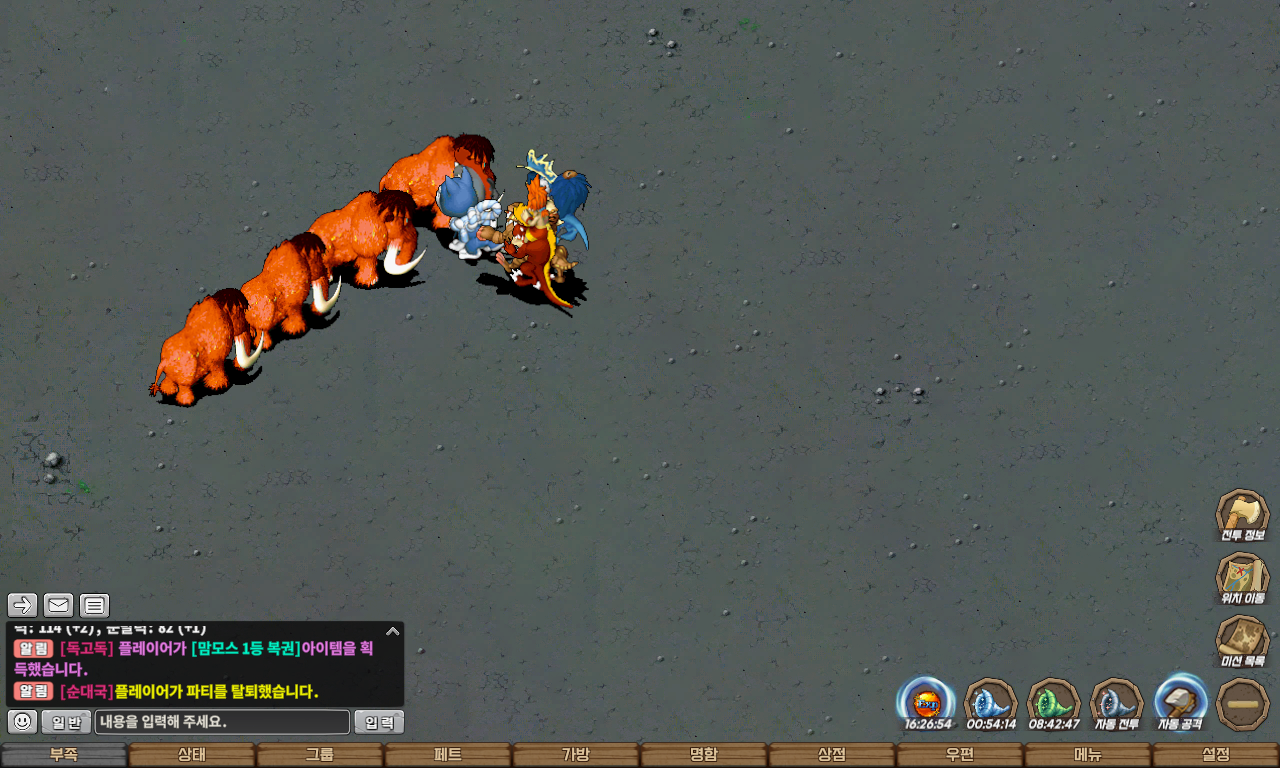The image size is (1280, 768).
Task: Open the emoticon smiley picker
Action: [x=22, y=721]
